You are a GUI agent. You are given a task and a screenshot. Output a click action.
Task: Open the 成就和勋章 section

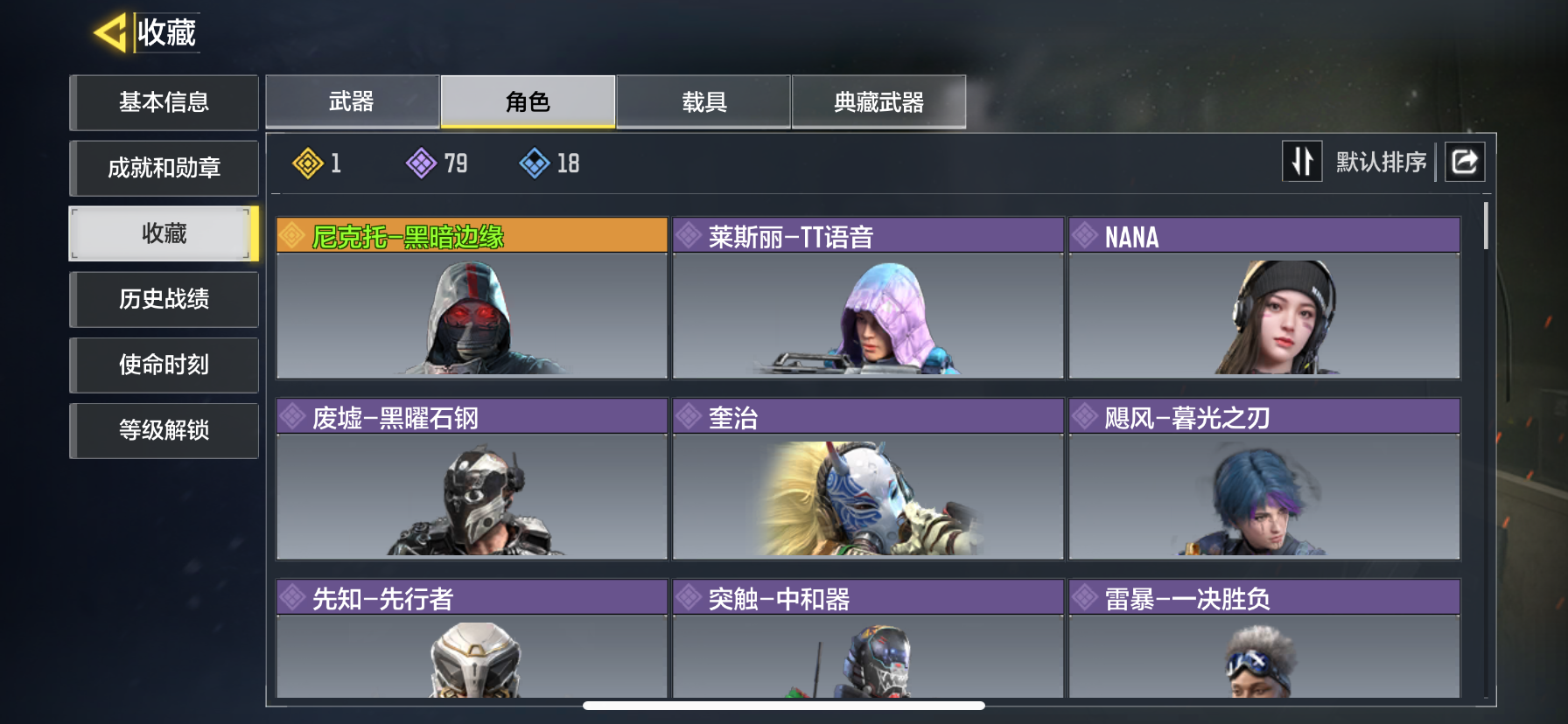(164, 168)
